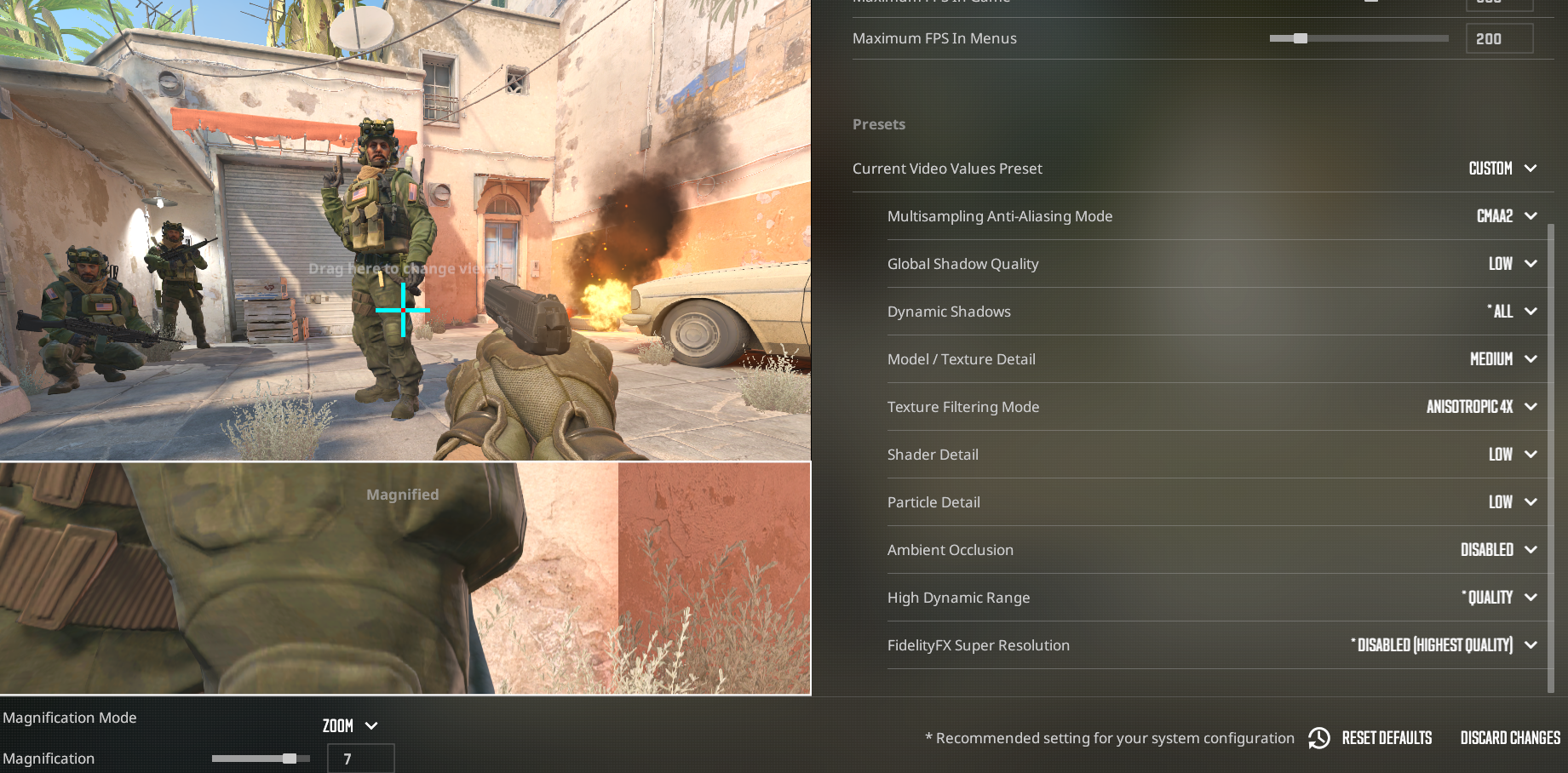The height and width of the screenshot is (773, 1568).
Task: Open the Current Video Values Preset dropdown
Action: click(1502, 169)
